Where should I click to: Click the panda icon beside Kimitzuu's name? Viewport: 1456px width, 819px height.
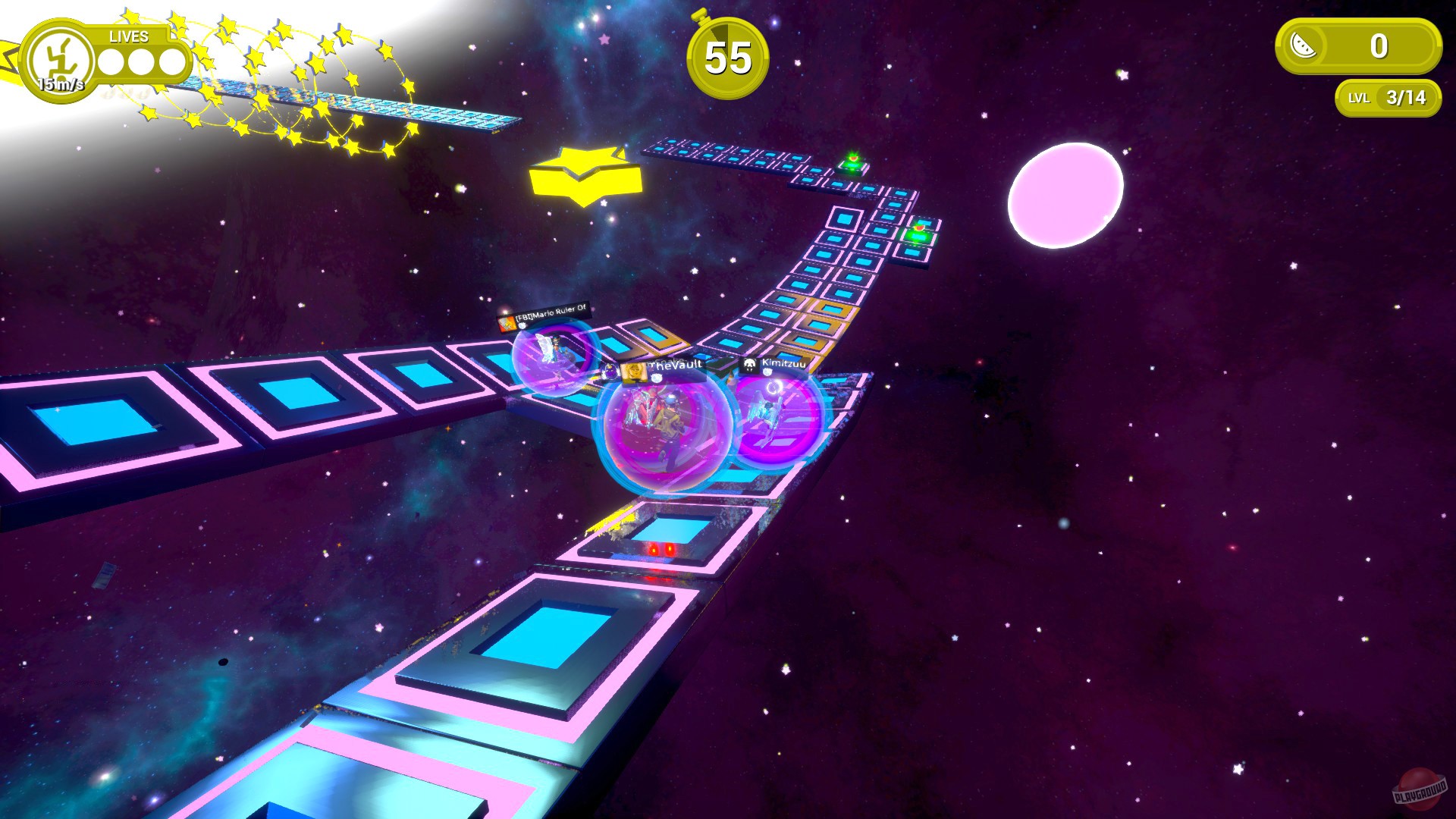[751, 366]
